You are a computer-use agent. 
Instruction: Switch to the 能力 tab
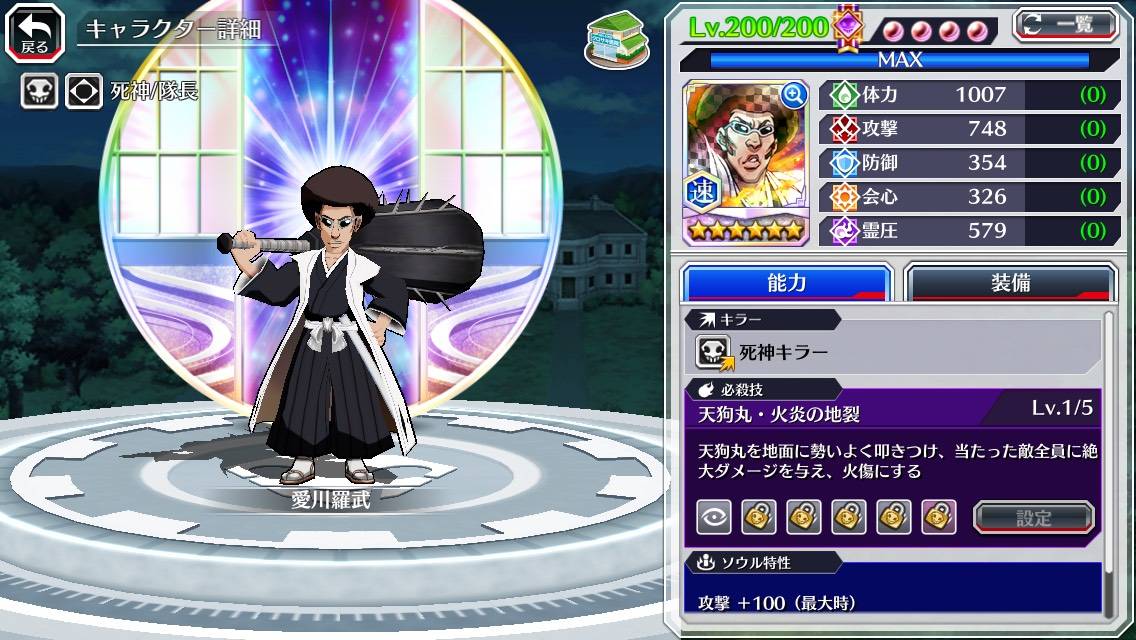click(786, 283)
